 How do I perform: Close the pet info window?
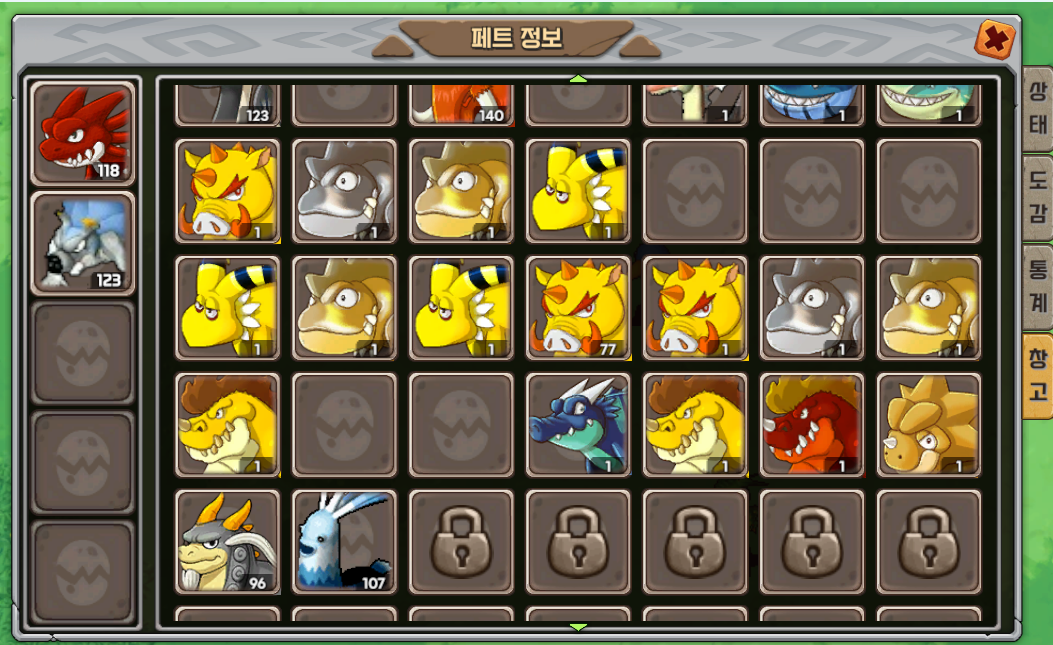(995, 40)
